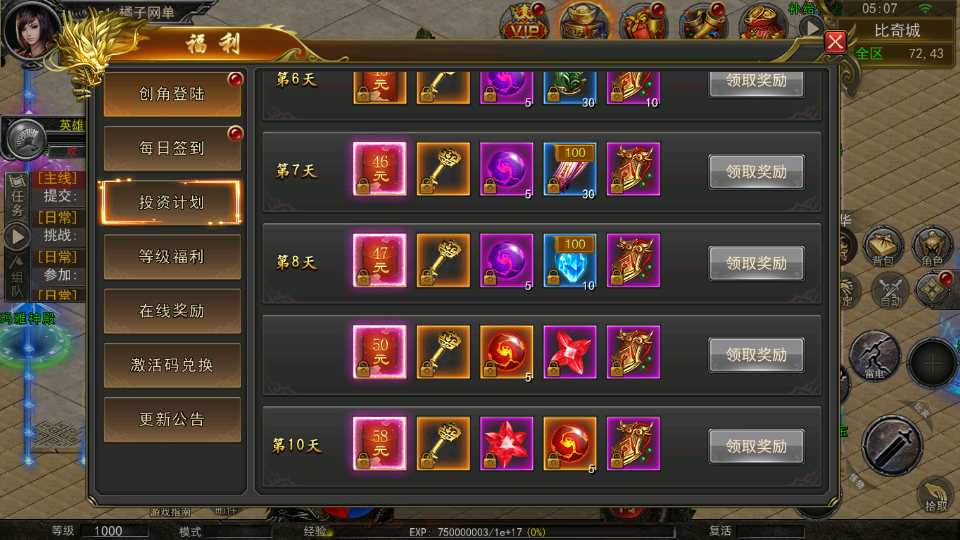The image size is (960, 540).
Task: Claim the 第8天 day reward
Action: (x=756, y=263)
